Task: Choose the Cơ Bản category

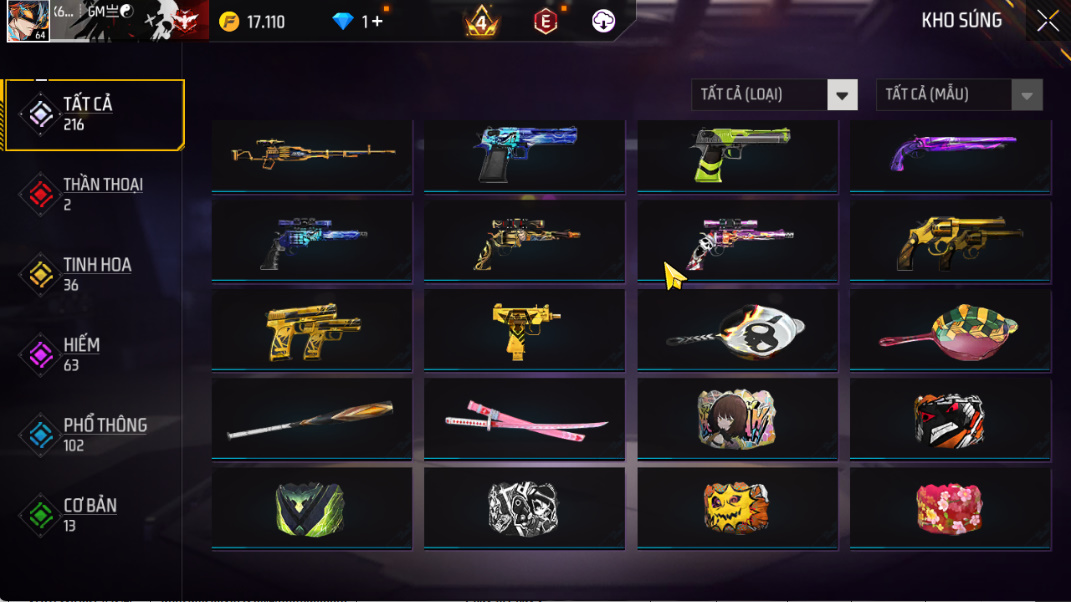Action: (94, 515)
